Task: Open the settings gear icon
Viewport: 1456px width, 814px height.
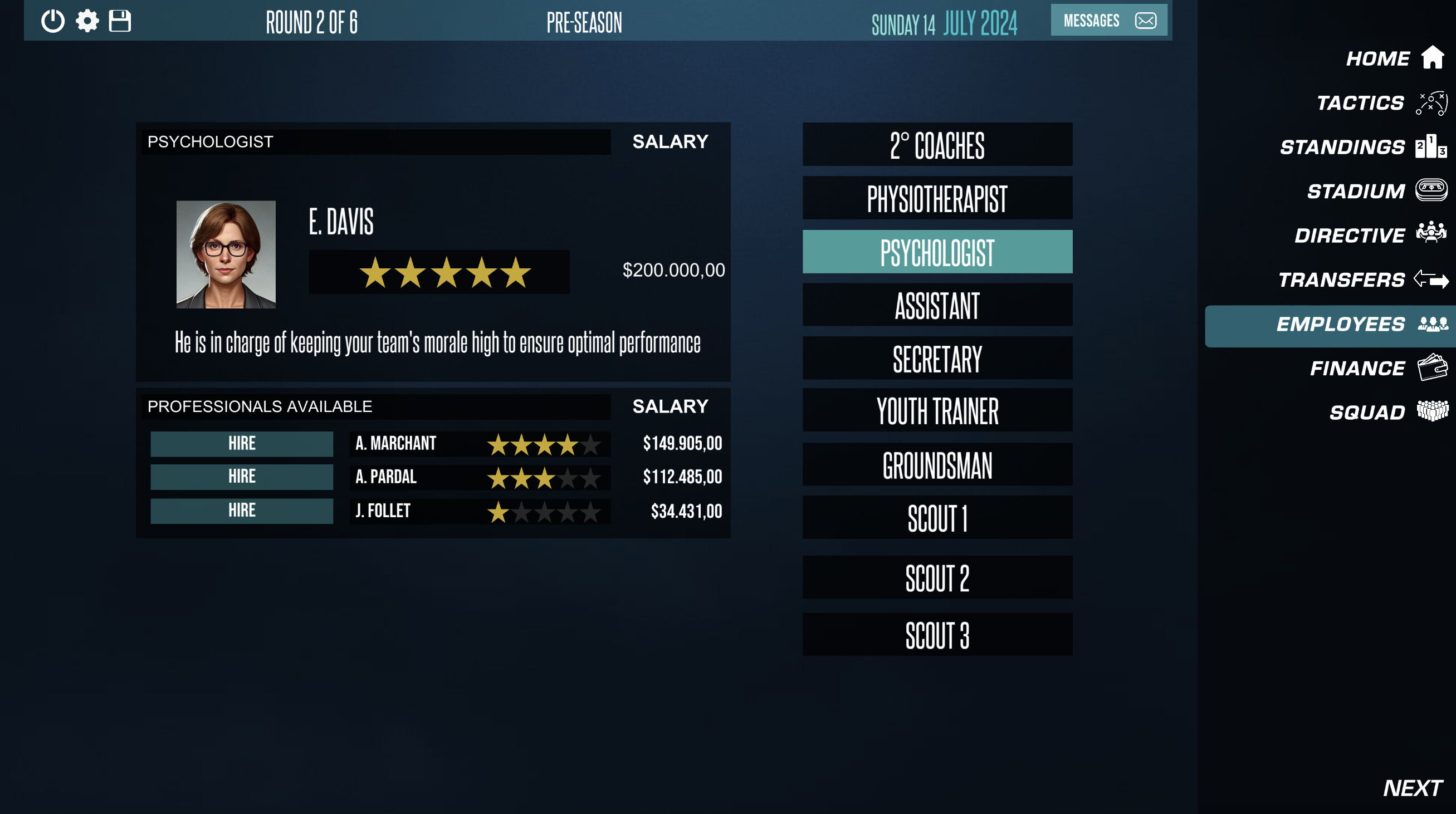Action: (x=87, y=21)
